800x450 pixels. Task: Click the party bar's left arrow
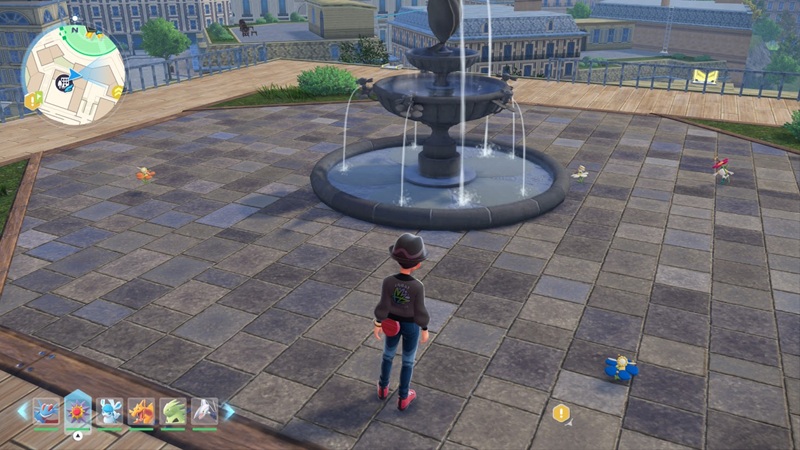22,411
